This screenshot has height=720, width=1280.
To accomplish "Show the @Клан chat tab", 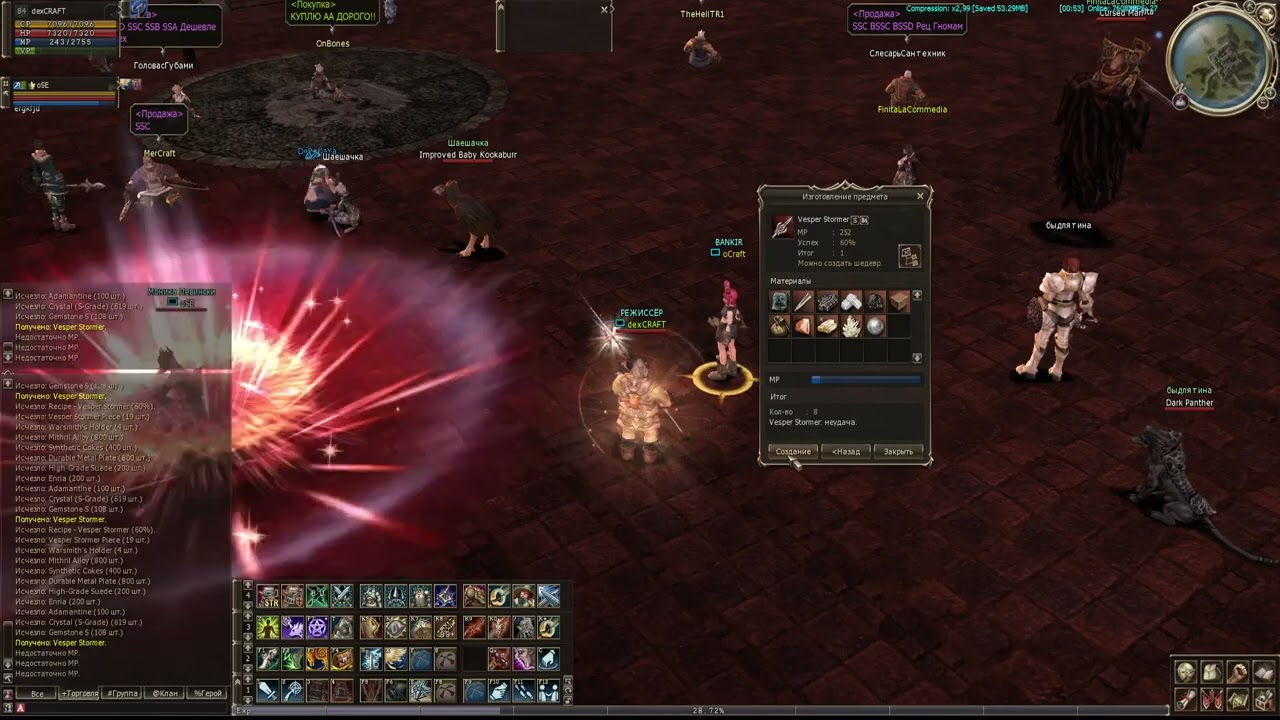I will 165,693.
